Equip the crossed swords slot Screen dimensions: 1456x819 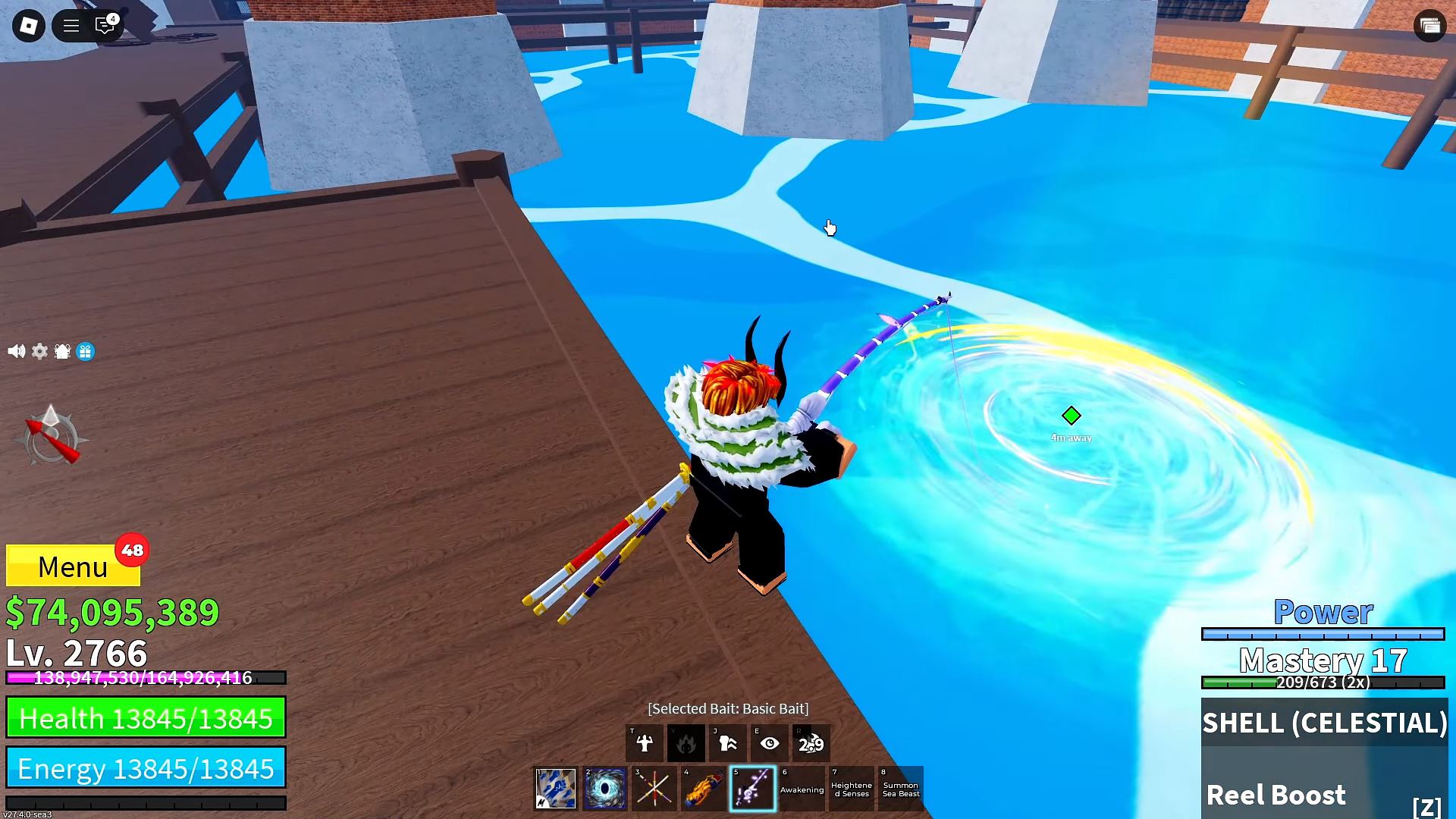(654, 789)
